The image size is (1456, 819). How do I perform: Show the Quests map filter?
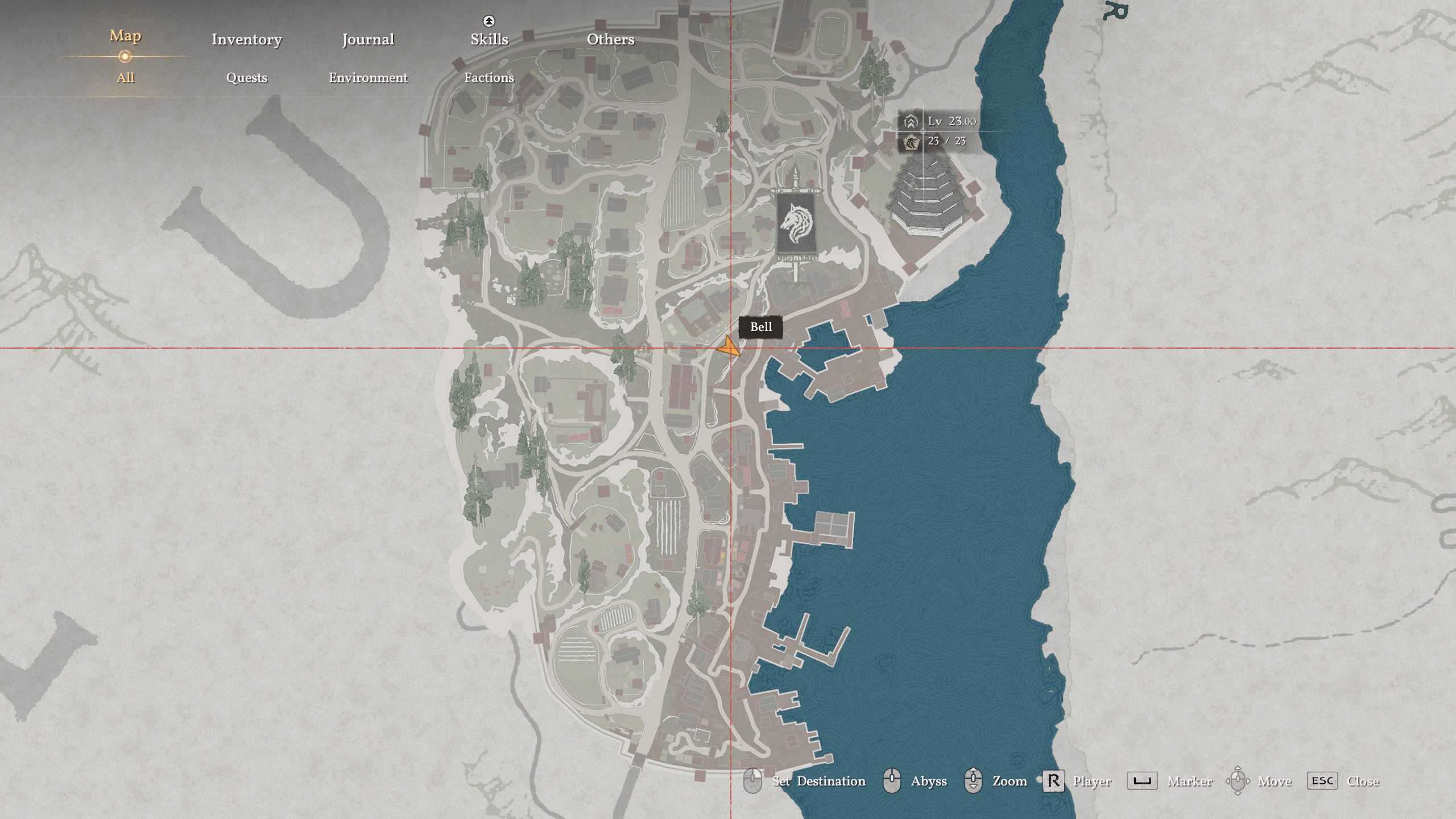pos(246,77)
